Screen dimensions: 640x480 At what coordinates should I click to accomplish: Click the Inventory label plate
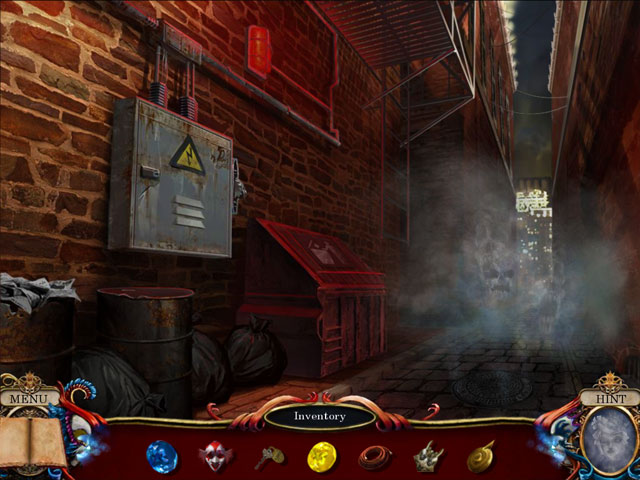(319, 416)
